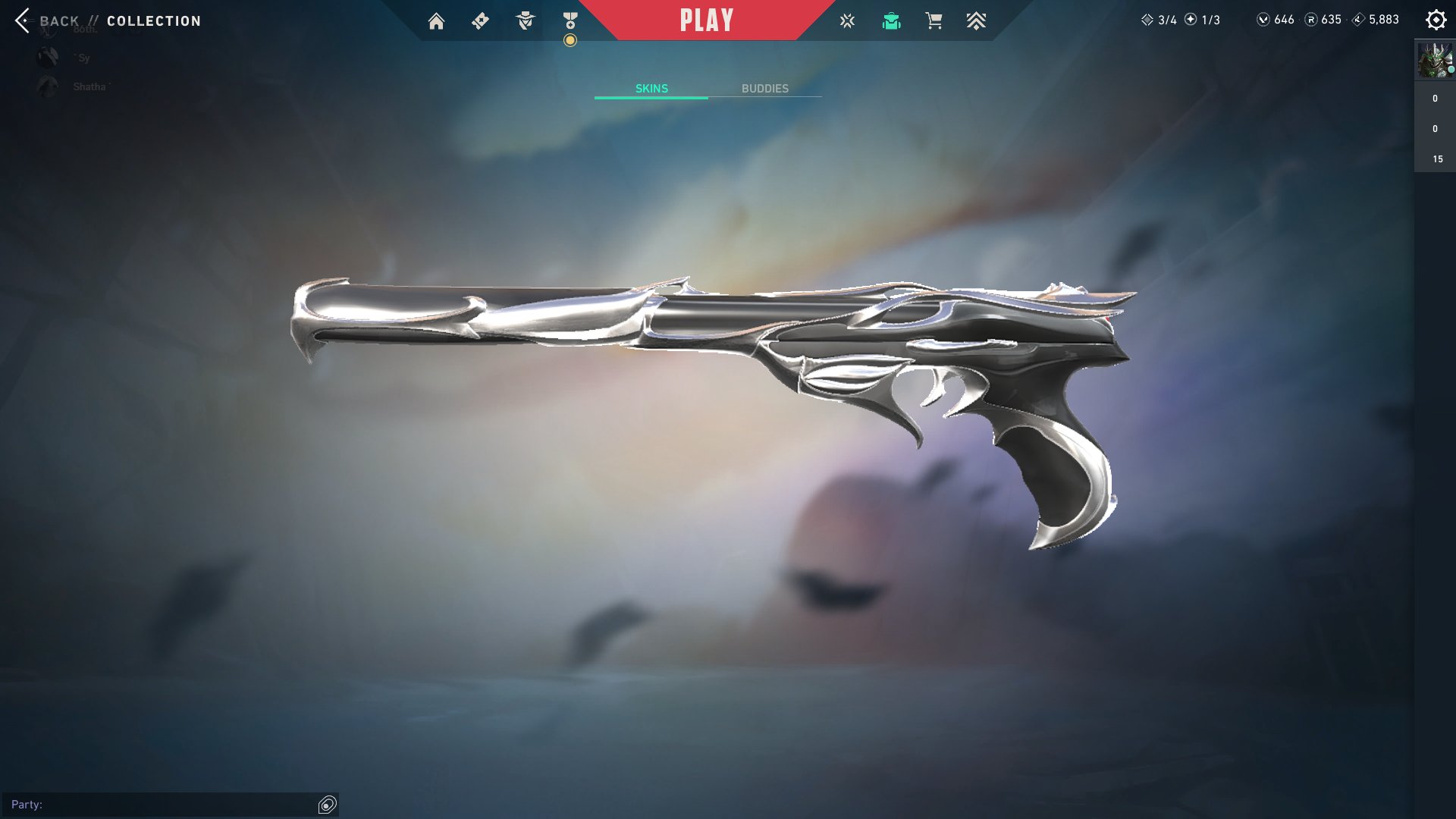The width and height of the screenshot is (1456, 819).
Task: Open the triple-chevron Premier icon
Action: click(x=976, y=21)
